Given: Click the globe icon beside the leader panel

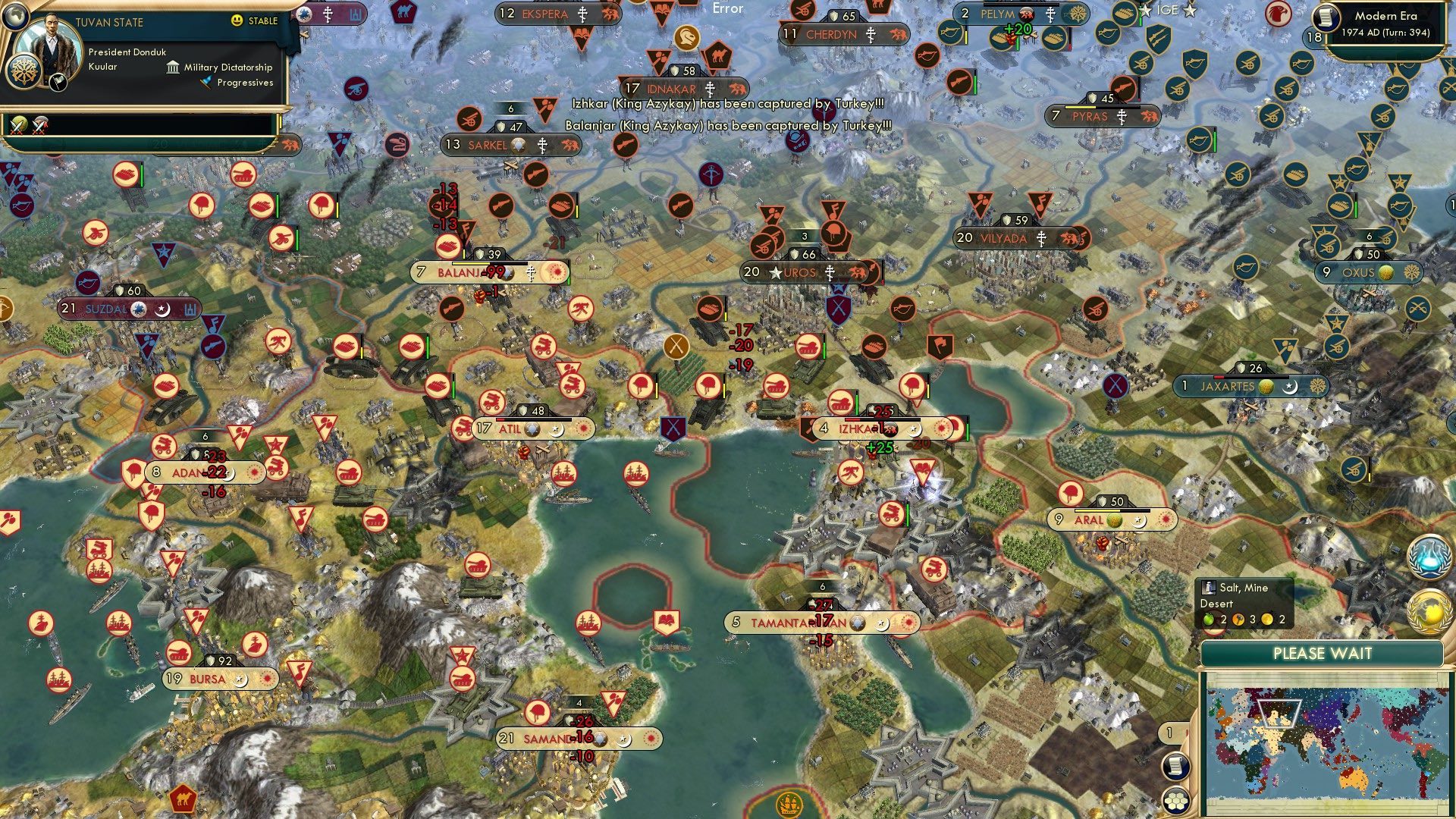Looking at the screenshot, I should pos(15,18).
